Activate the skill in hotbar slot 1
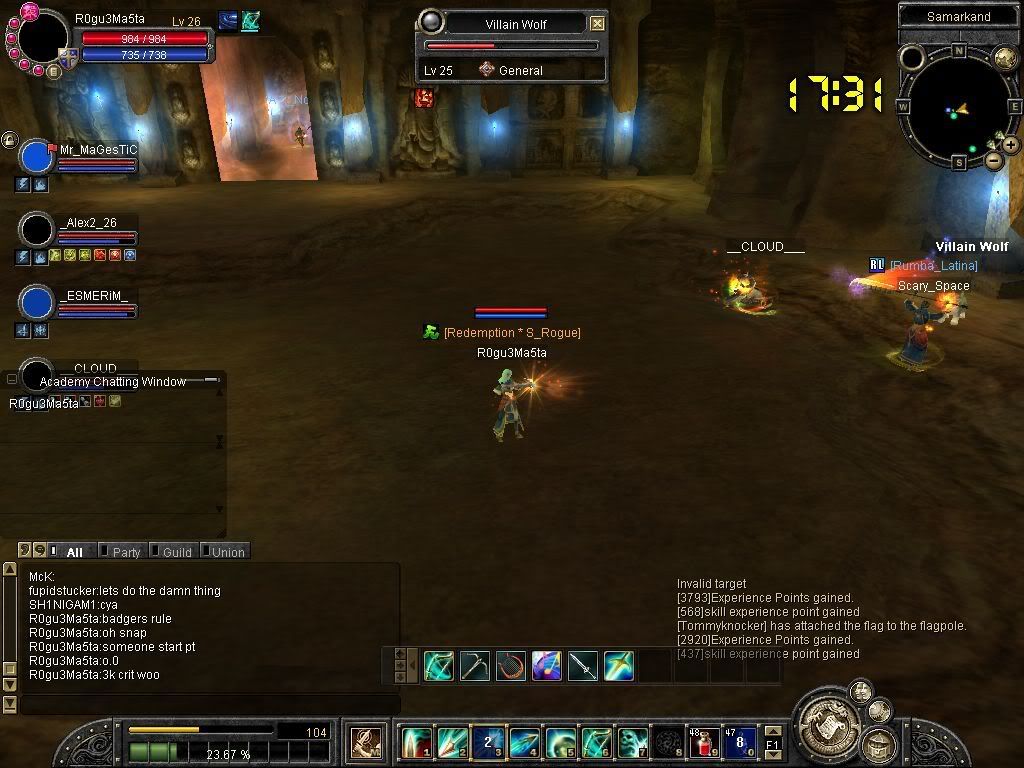The image size is (1024, 768). 416,743
